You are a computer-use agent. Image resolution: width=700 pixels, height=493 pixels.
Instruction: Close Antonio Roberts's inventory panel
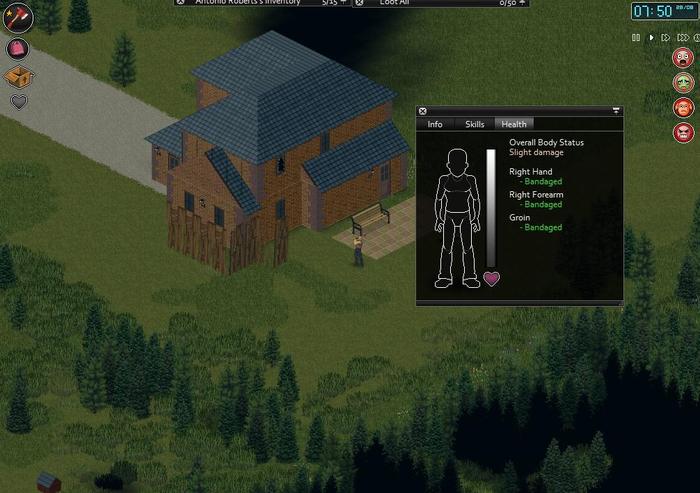tap(180, 2)
